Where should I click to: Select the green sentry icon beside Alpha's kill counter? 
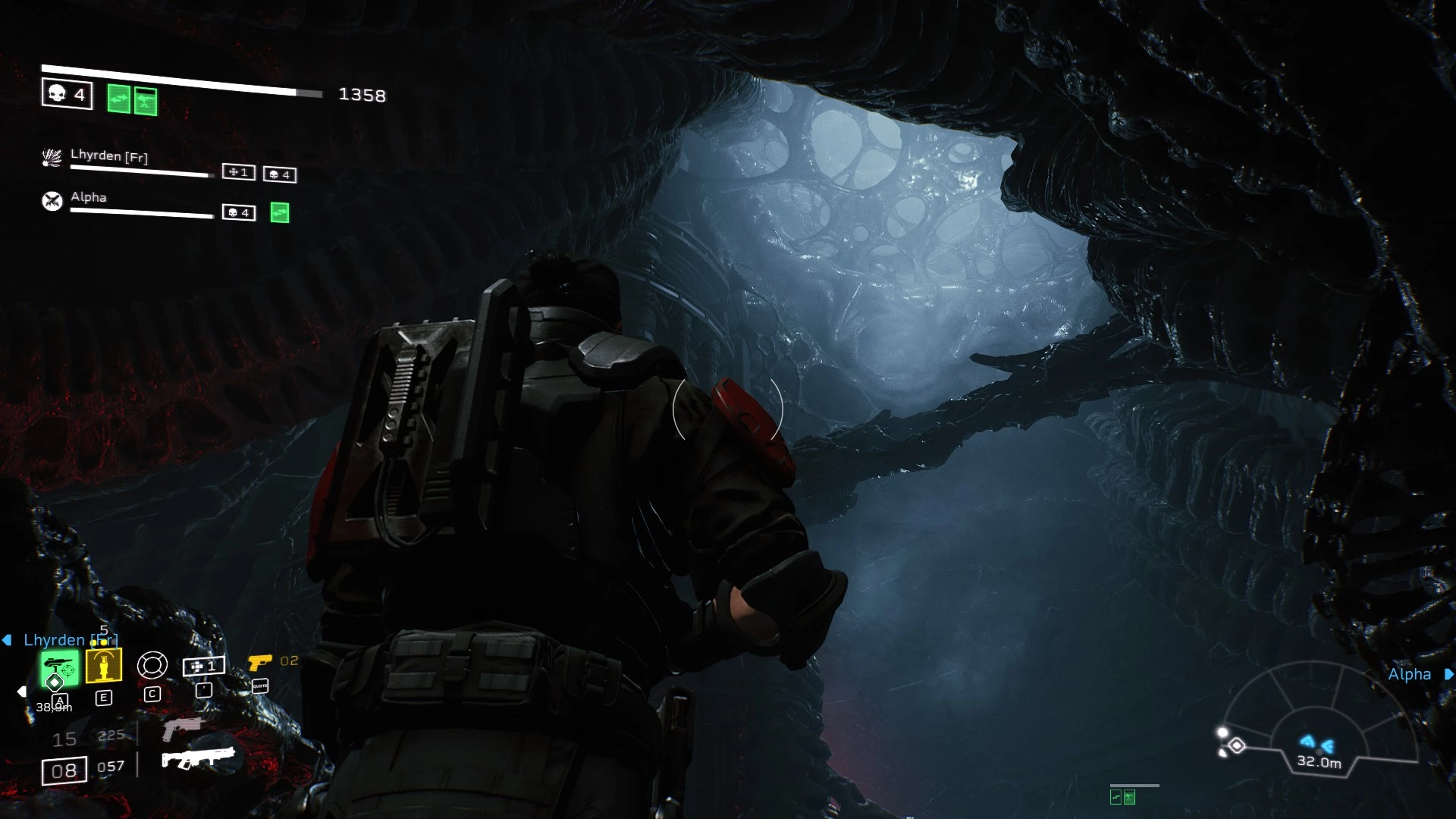tap(279, 213)
